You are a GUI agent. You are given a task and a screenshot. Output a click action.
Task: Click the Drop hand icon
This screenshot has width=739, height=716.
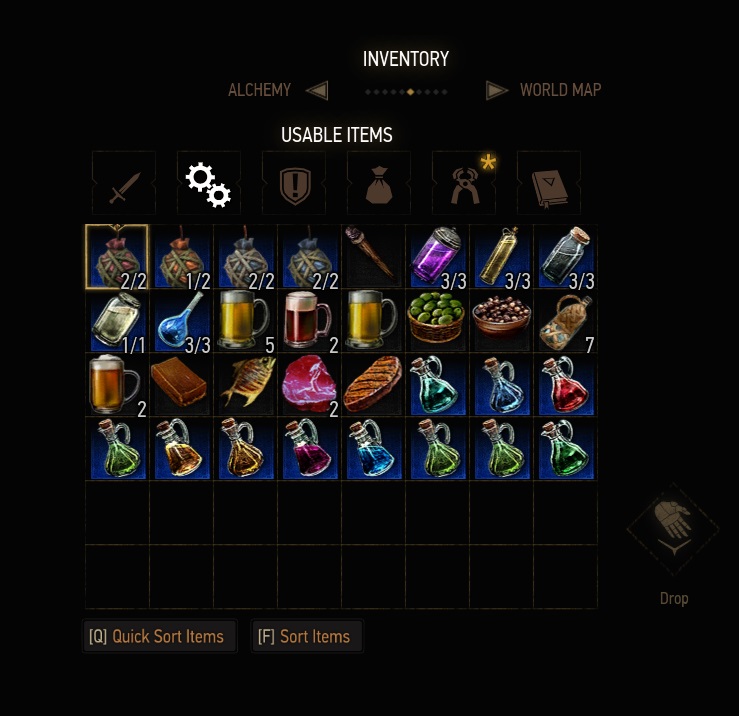(673, 529)
